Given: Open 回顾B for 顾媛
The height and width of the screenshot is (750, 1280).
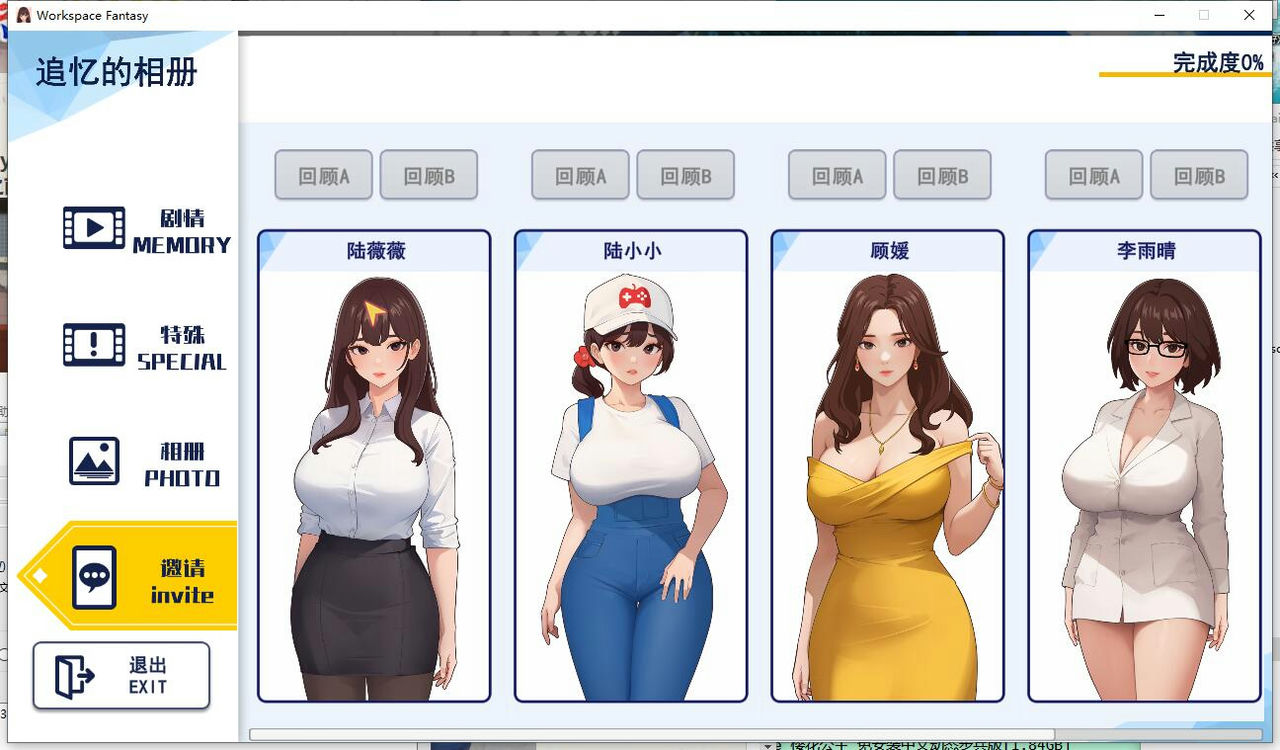Looking at the screenshot, I should tap(943, 174).
